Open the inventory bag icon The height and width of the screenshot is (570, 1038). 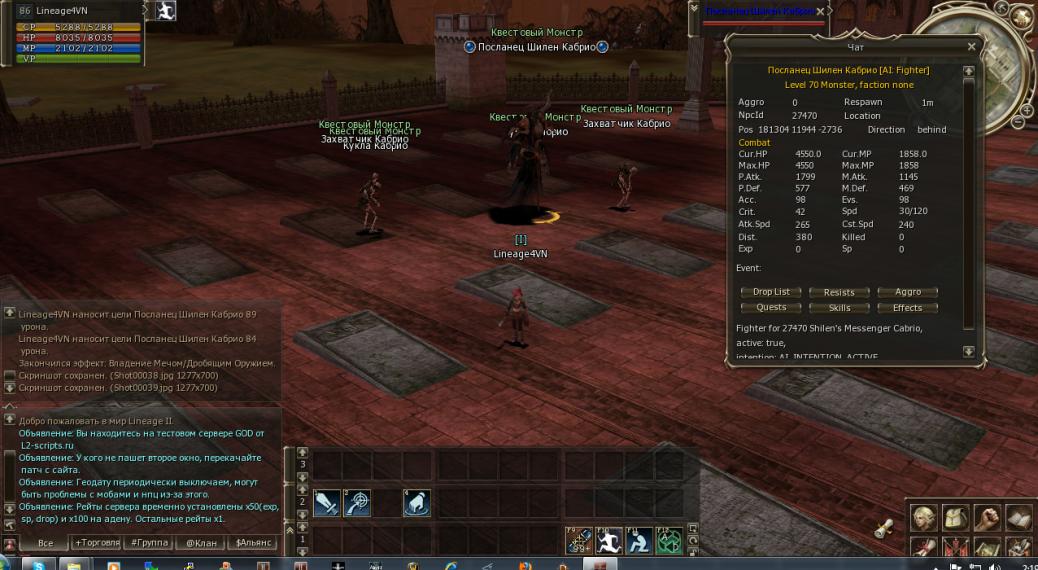(x=955, y=517)
